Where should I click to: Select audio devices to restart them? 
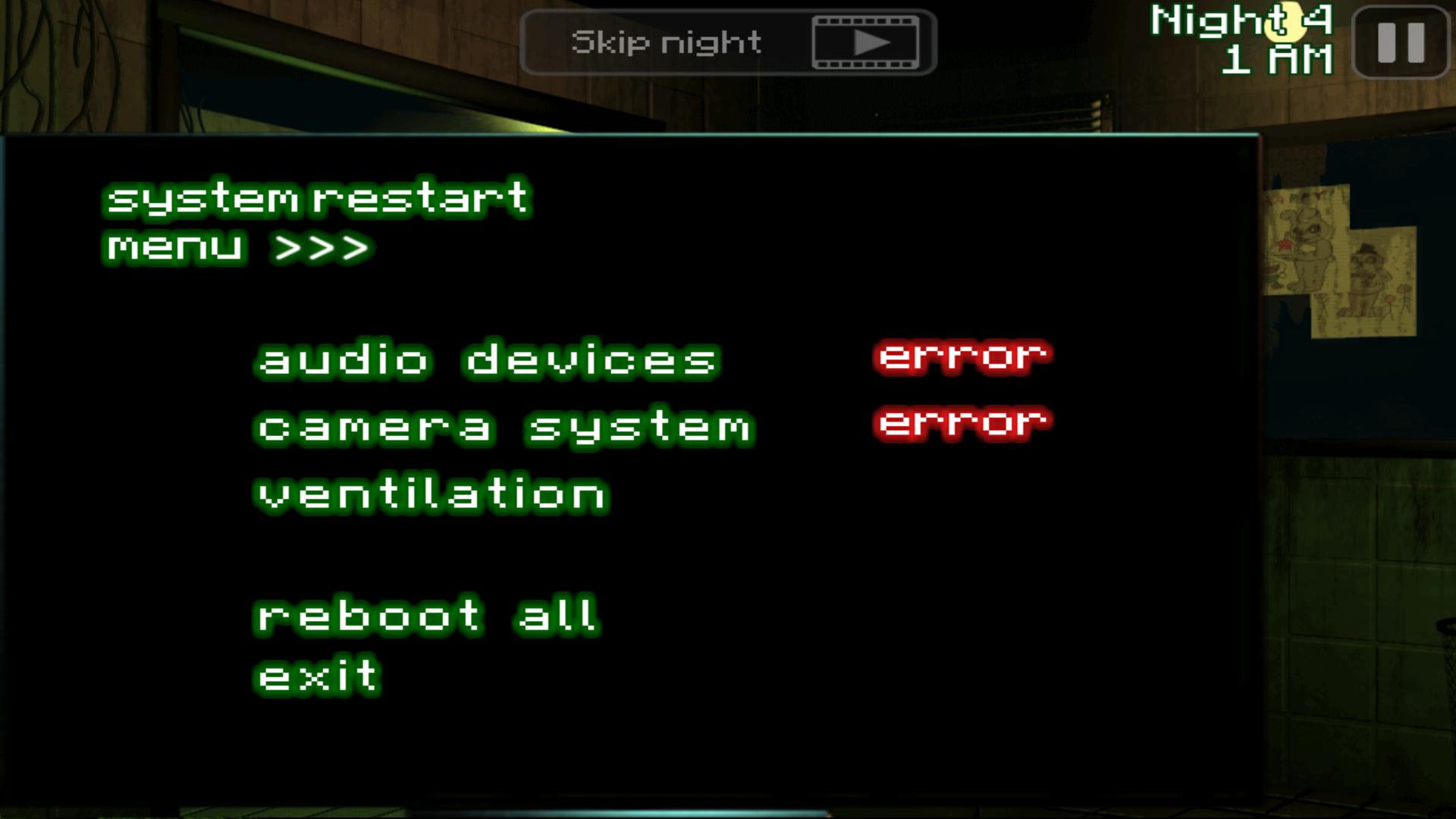coord(485,360)
